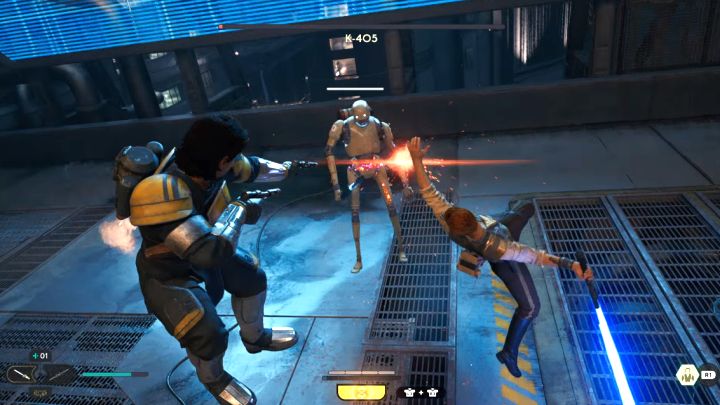
Task: Activate the companion assist portrait icon
Action: (x=687, y=375)
